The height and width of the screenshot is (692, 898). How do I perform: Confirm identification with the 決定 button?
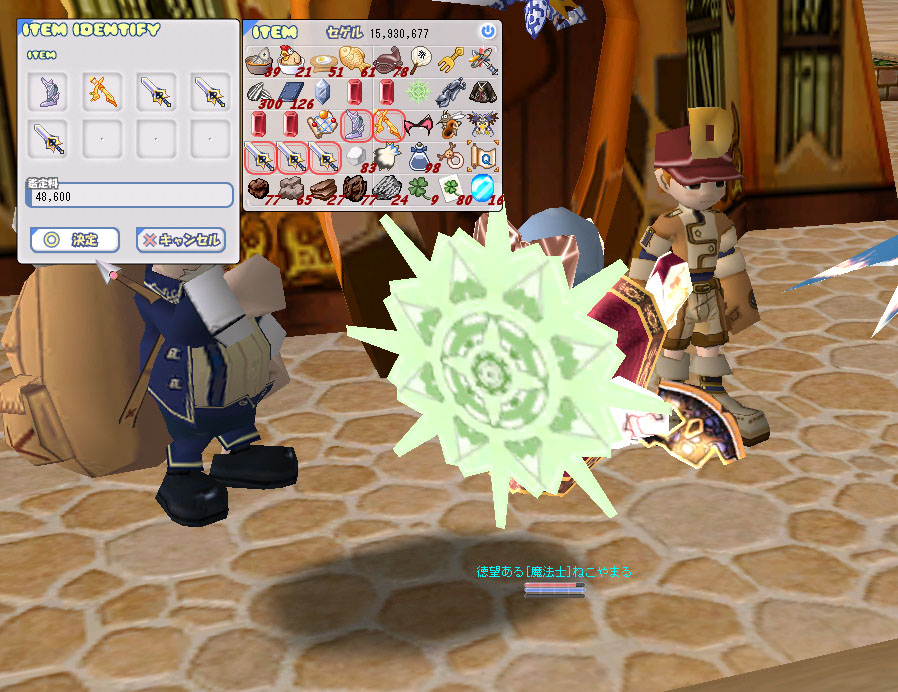tap(75, 240)
